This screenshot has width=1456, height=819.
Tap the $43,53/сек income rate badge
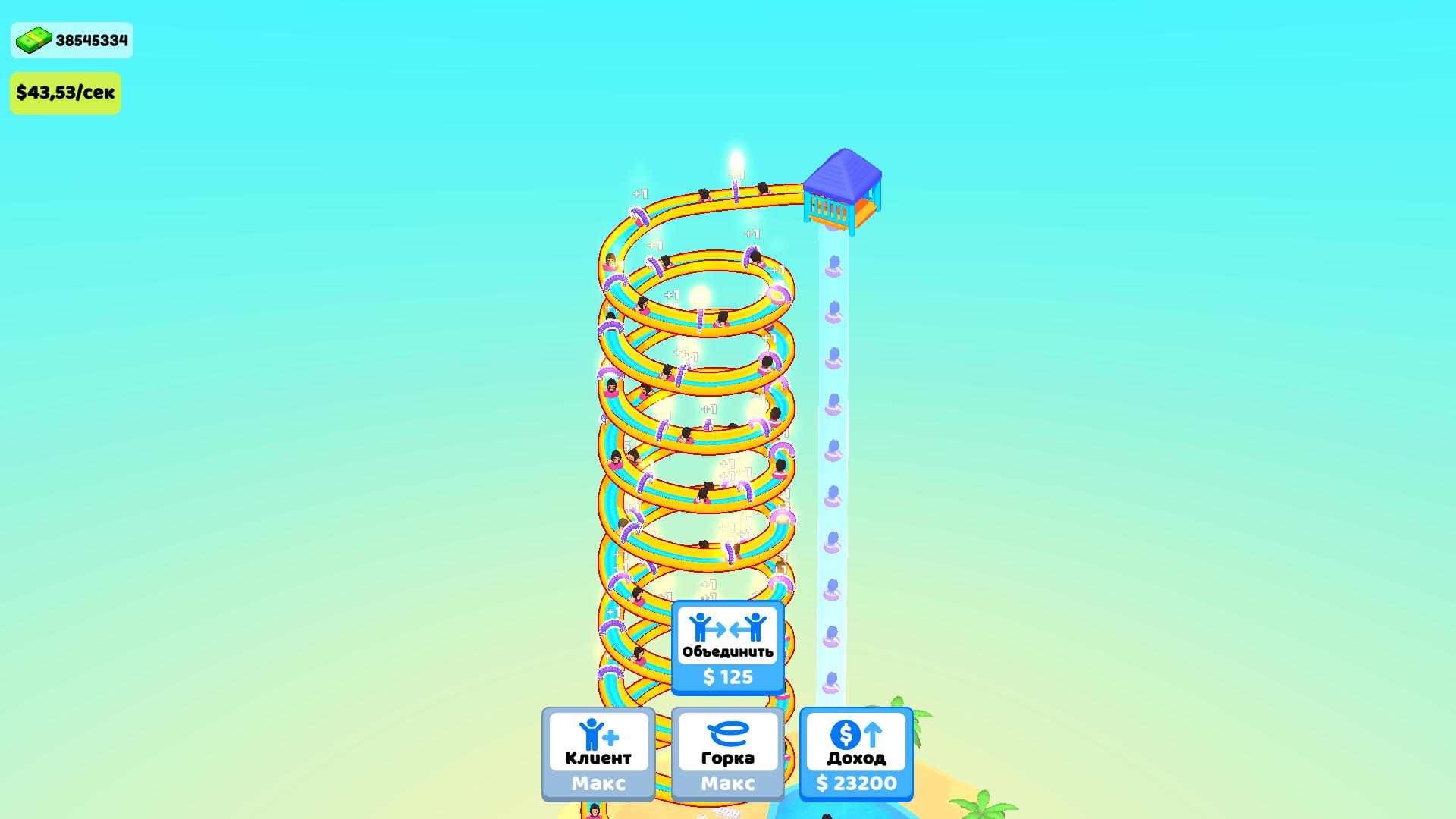65,93
